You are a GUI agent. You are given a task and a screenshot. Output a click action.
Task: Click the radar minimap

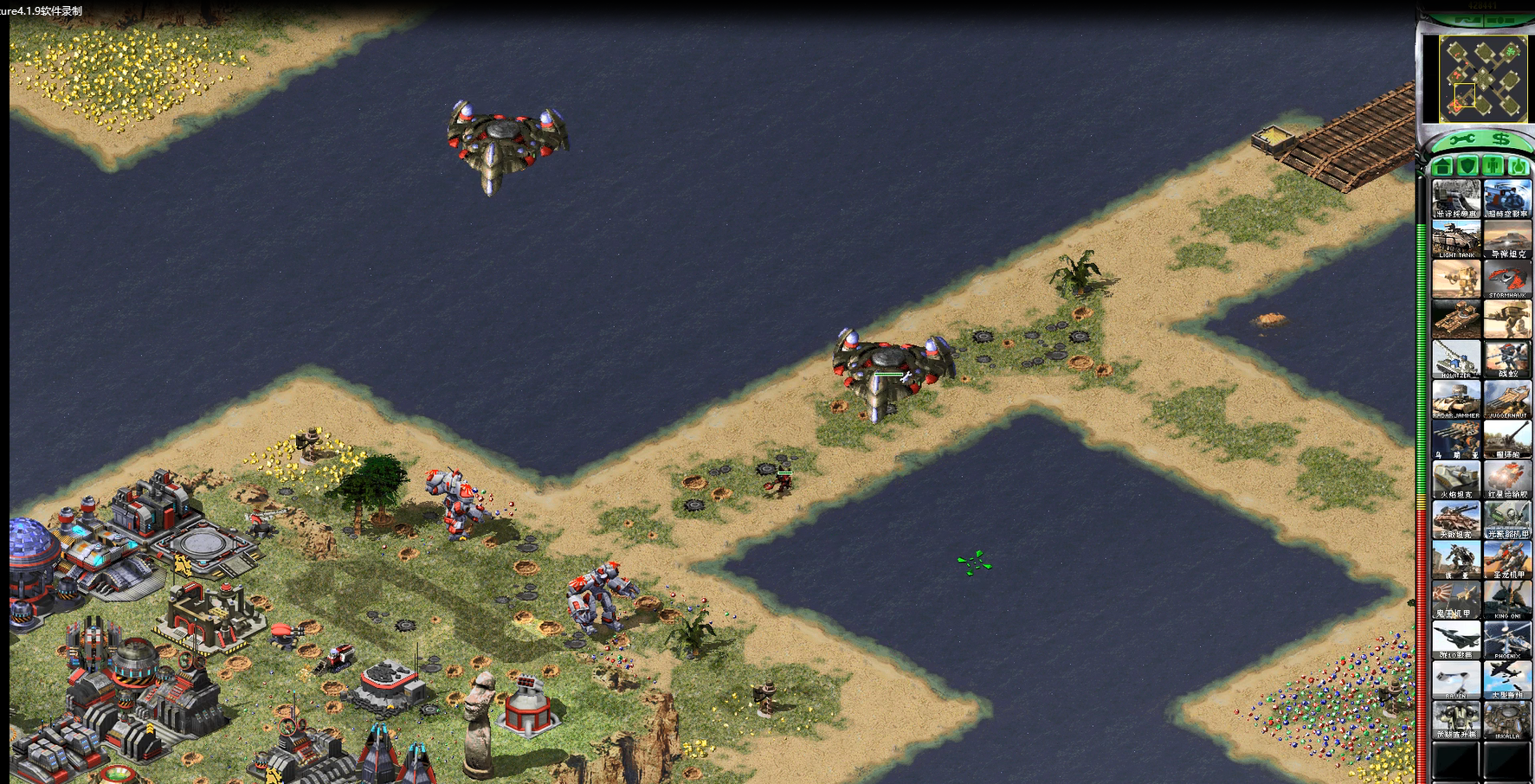[1483, 80]
